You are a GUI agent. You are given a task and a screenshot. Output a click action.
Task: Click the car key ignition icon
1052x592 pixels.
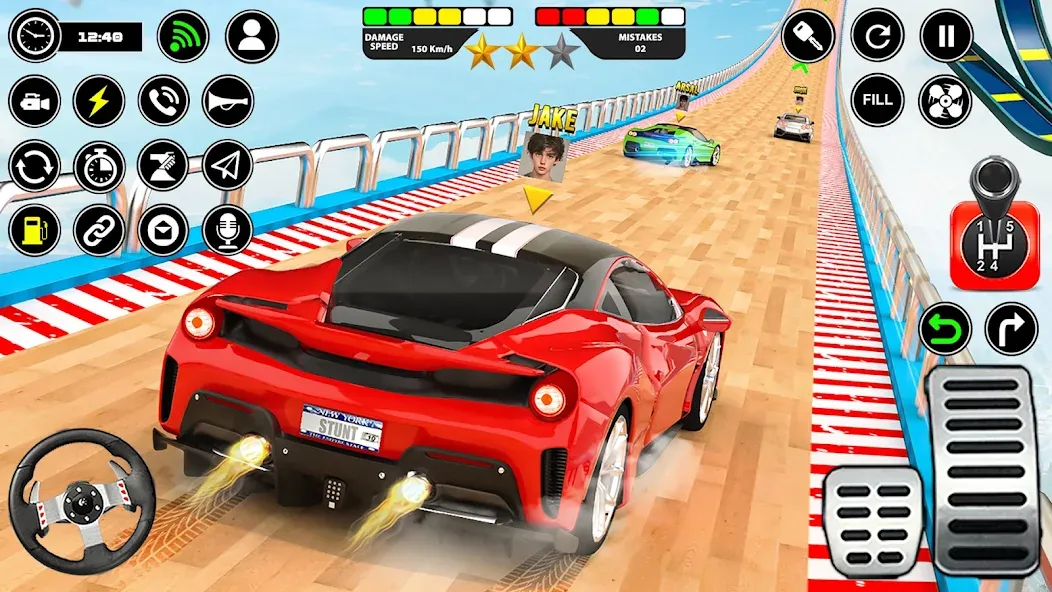(x=809, y=36)
